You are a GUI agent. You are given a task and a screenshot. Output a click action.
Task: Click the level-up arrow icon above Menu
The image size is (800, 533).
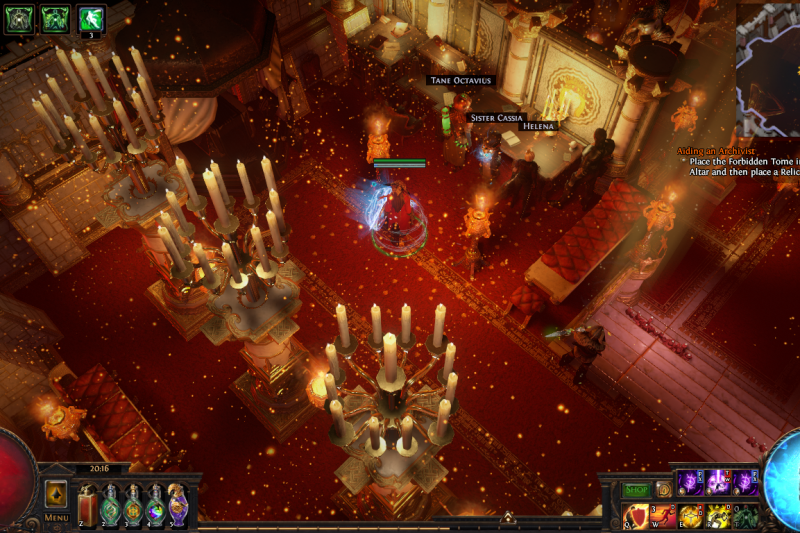click(x=56, y=494)
